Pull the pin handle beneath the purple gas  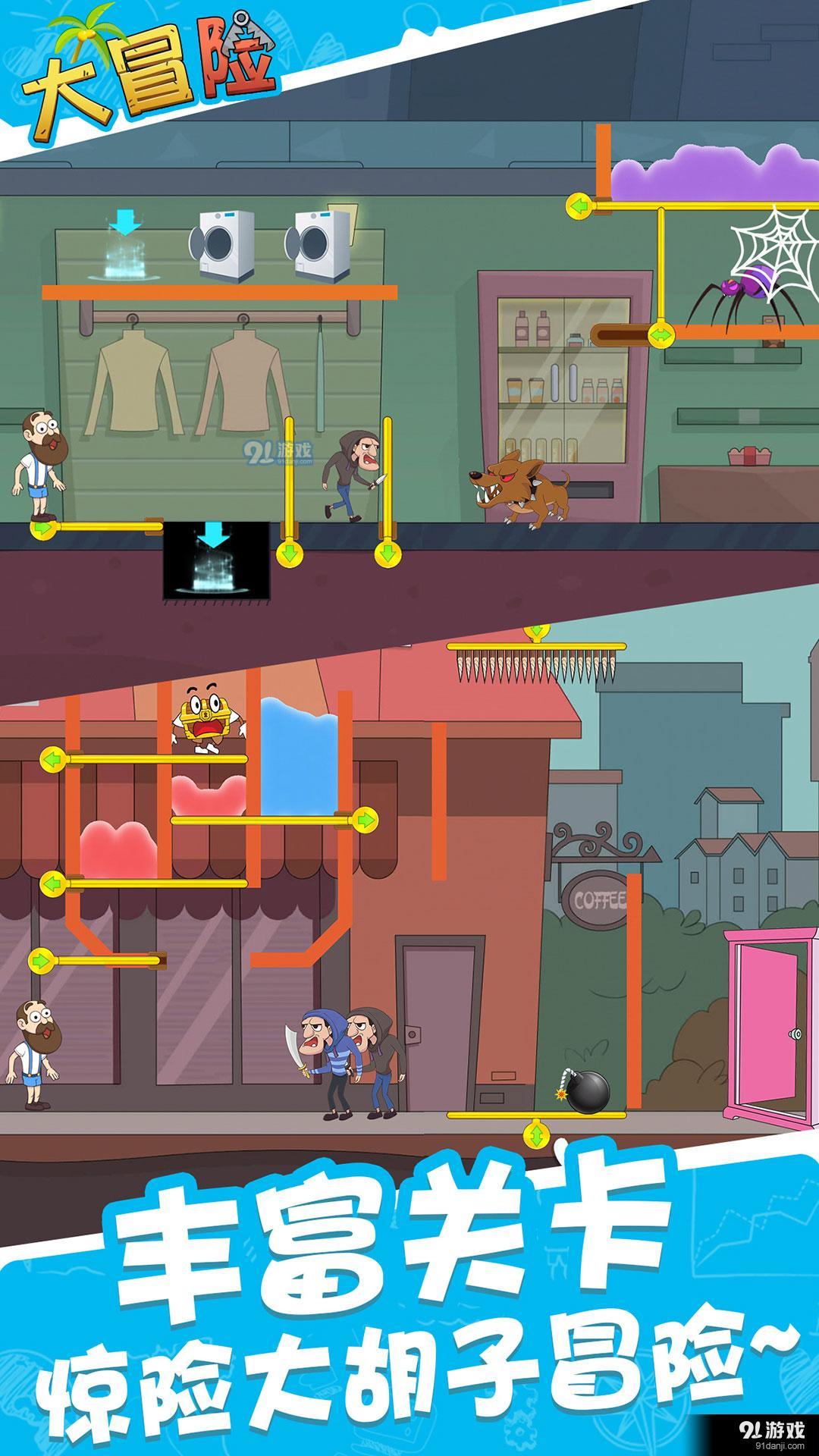pos(579,206)
